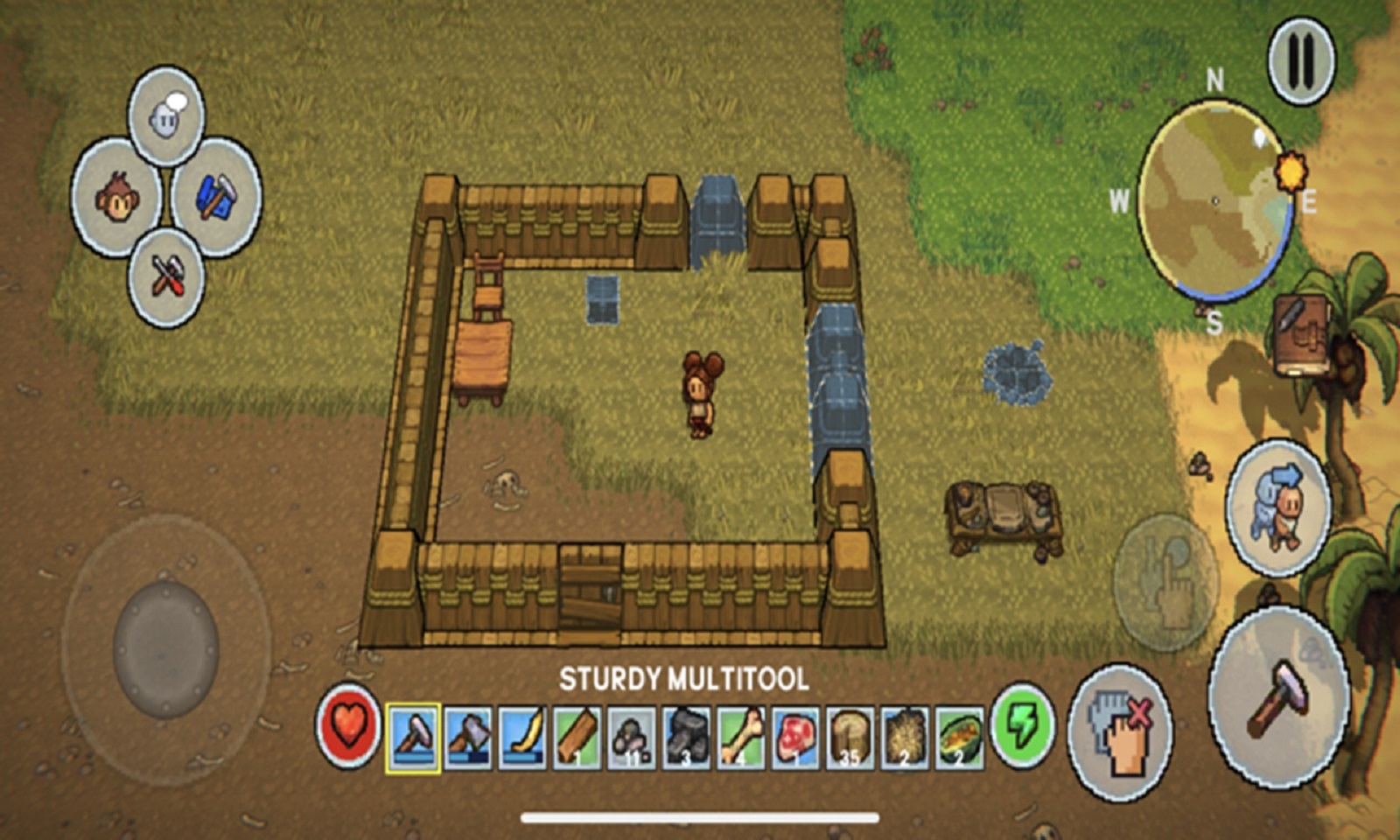Select the bone item slot

pyautogui.click(x=740, y=738)
